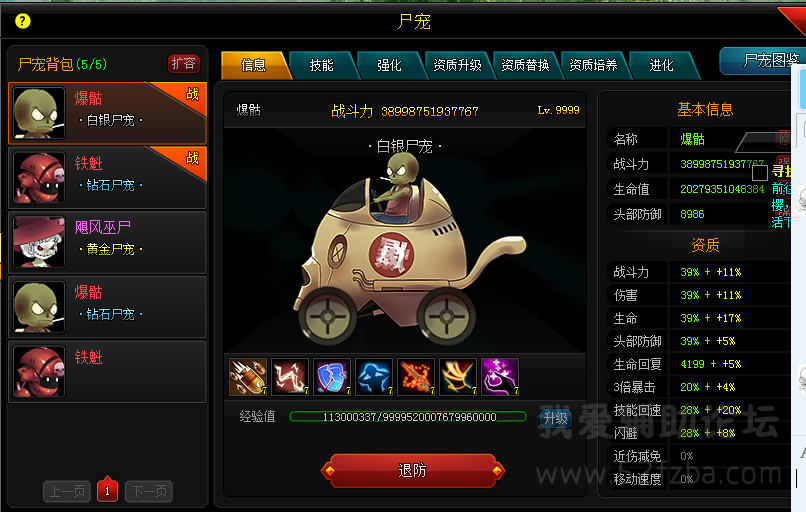
Task: Go to the 下一页 next page
Action: pos(148,490)
